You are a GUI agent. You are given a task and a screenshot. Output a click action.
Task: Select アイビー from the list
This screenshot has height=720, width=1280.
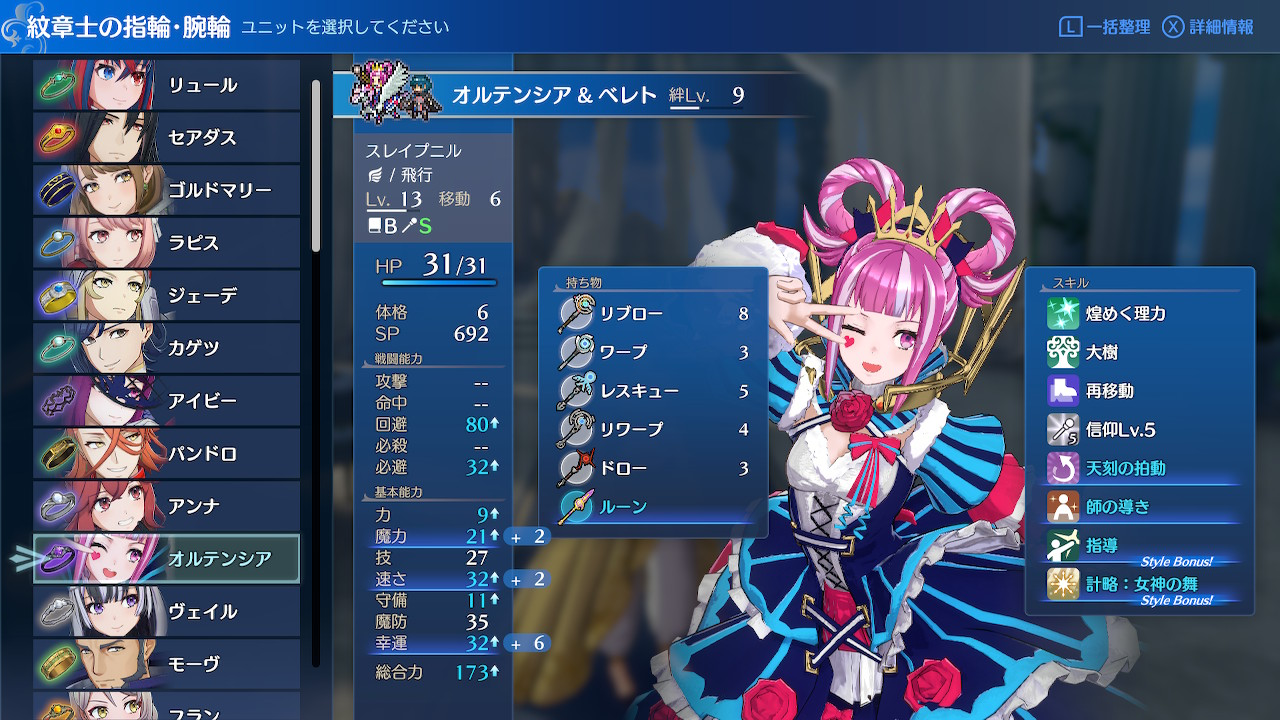pos(167,401)
